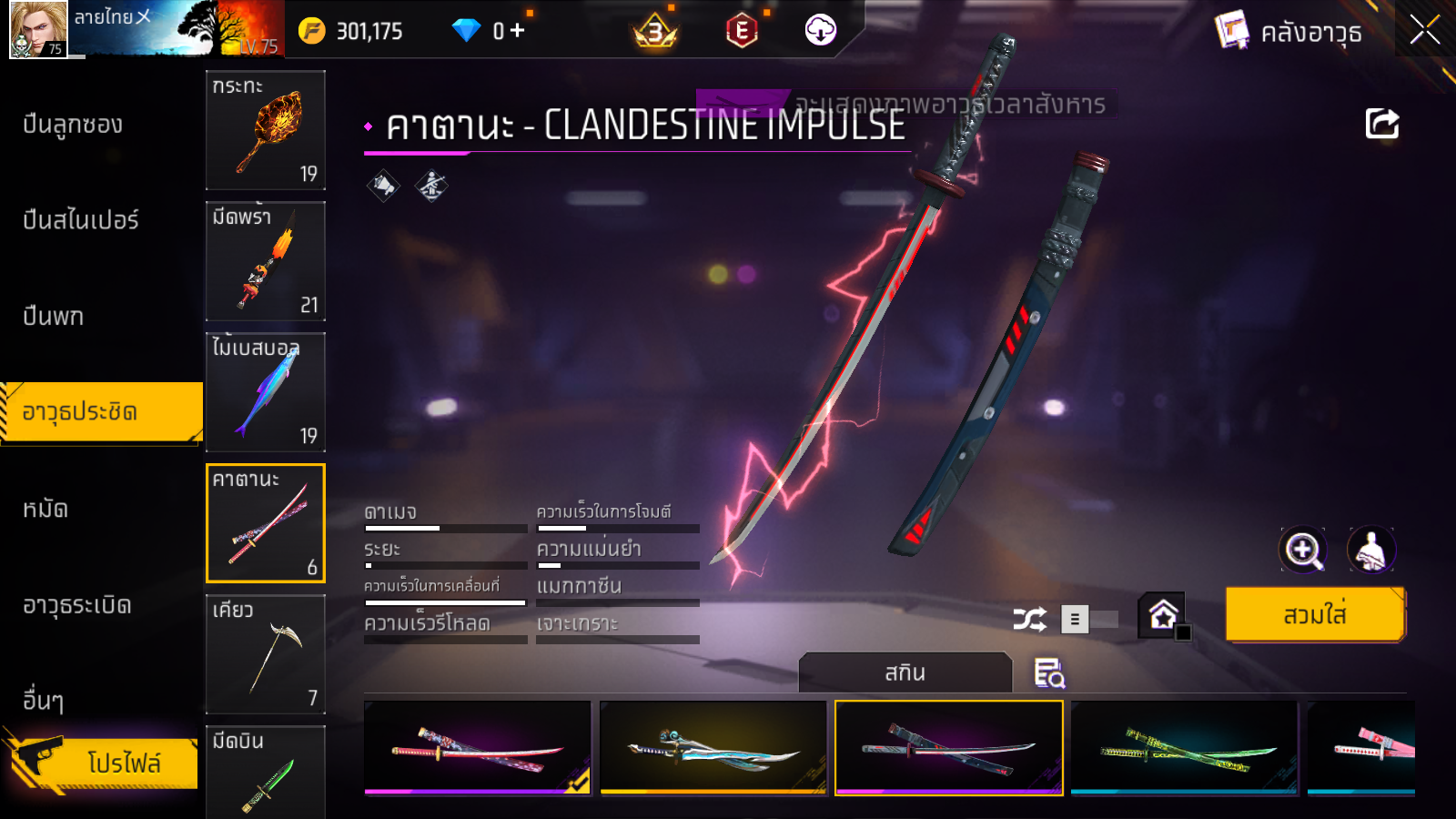Open the ปืนพก pistol category
This screenshot has height=819, width=1456.
tap(54, 317)
